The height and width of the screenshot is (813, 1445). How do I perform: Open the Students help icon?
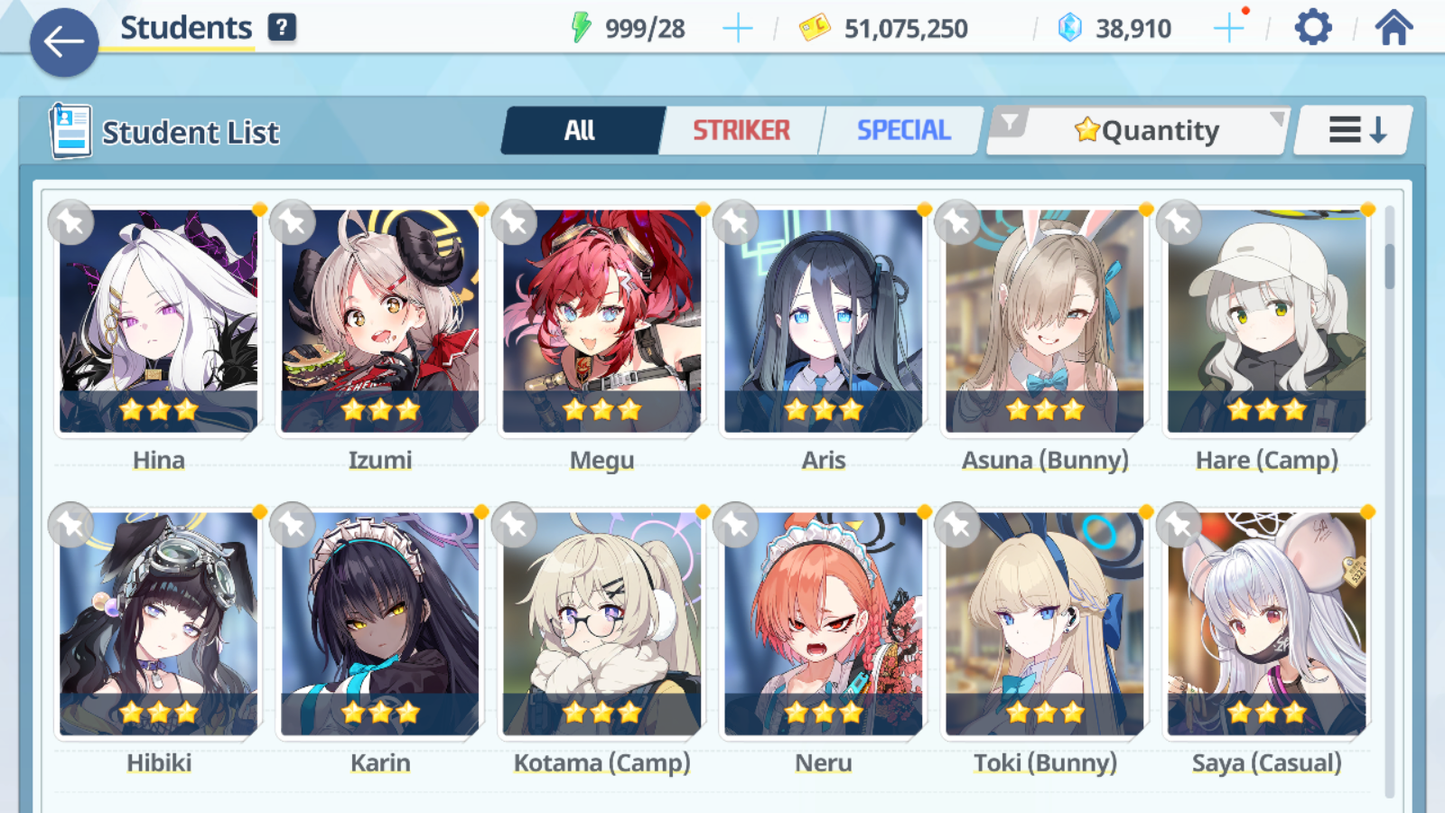[281, 27]
